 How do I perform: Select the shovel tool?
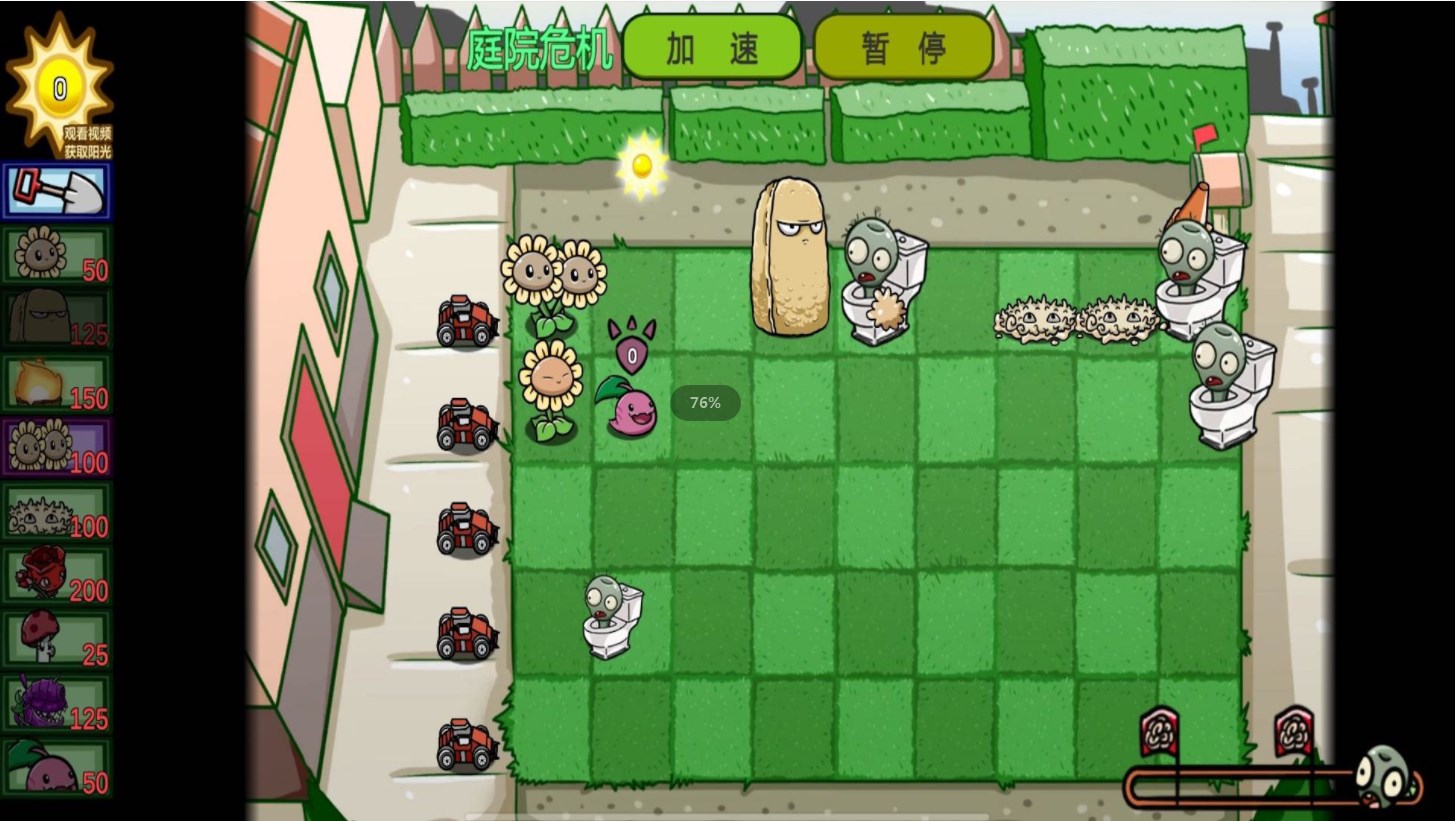click(57, 191)
